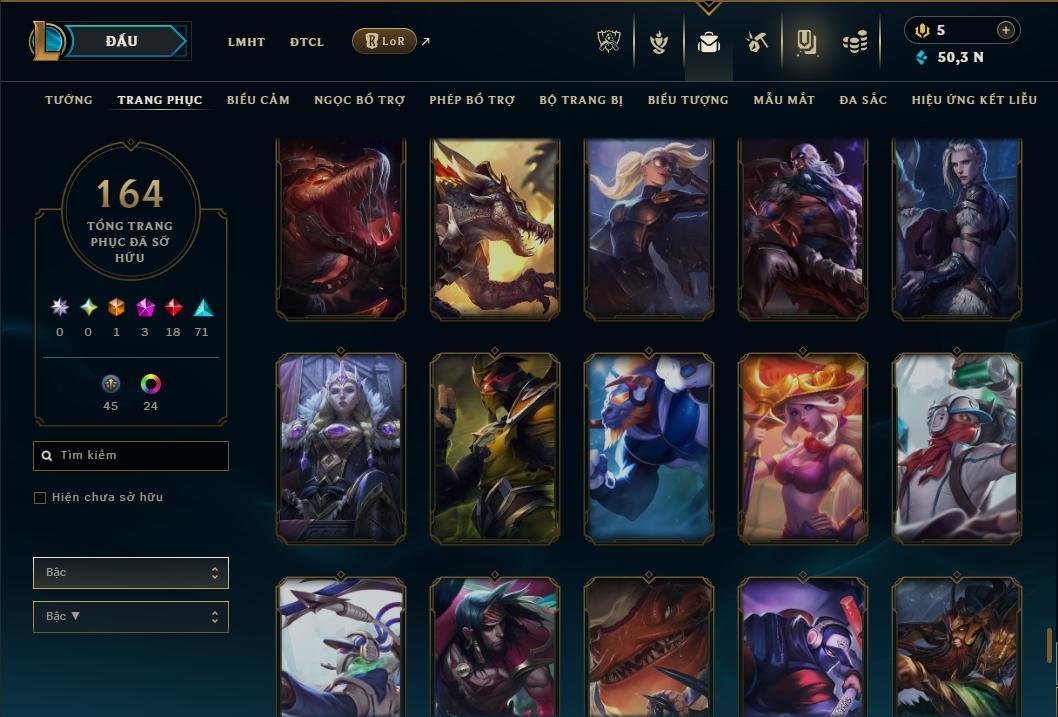Go to the BIỂU CẢM tab
1058x717 pixels.
(x=258, y=100)
